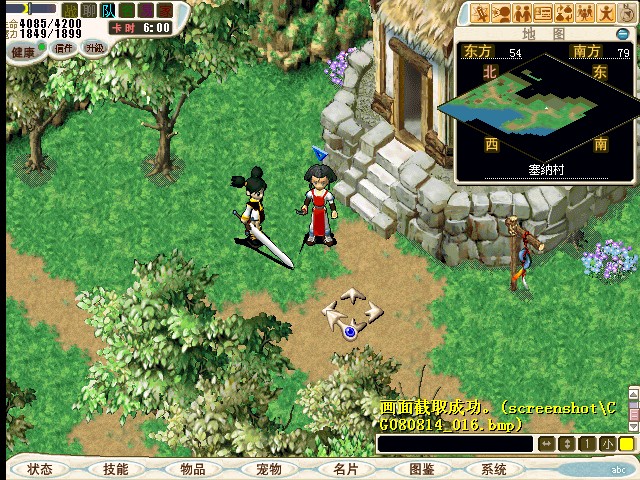This screenshot has width=640, height=480.
Task: Open the 系统 system menu
Action: tap(494, 468)
